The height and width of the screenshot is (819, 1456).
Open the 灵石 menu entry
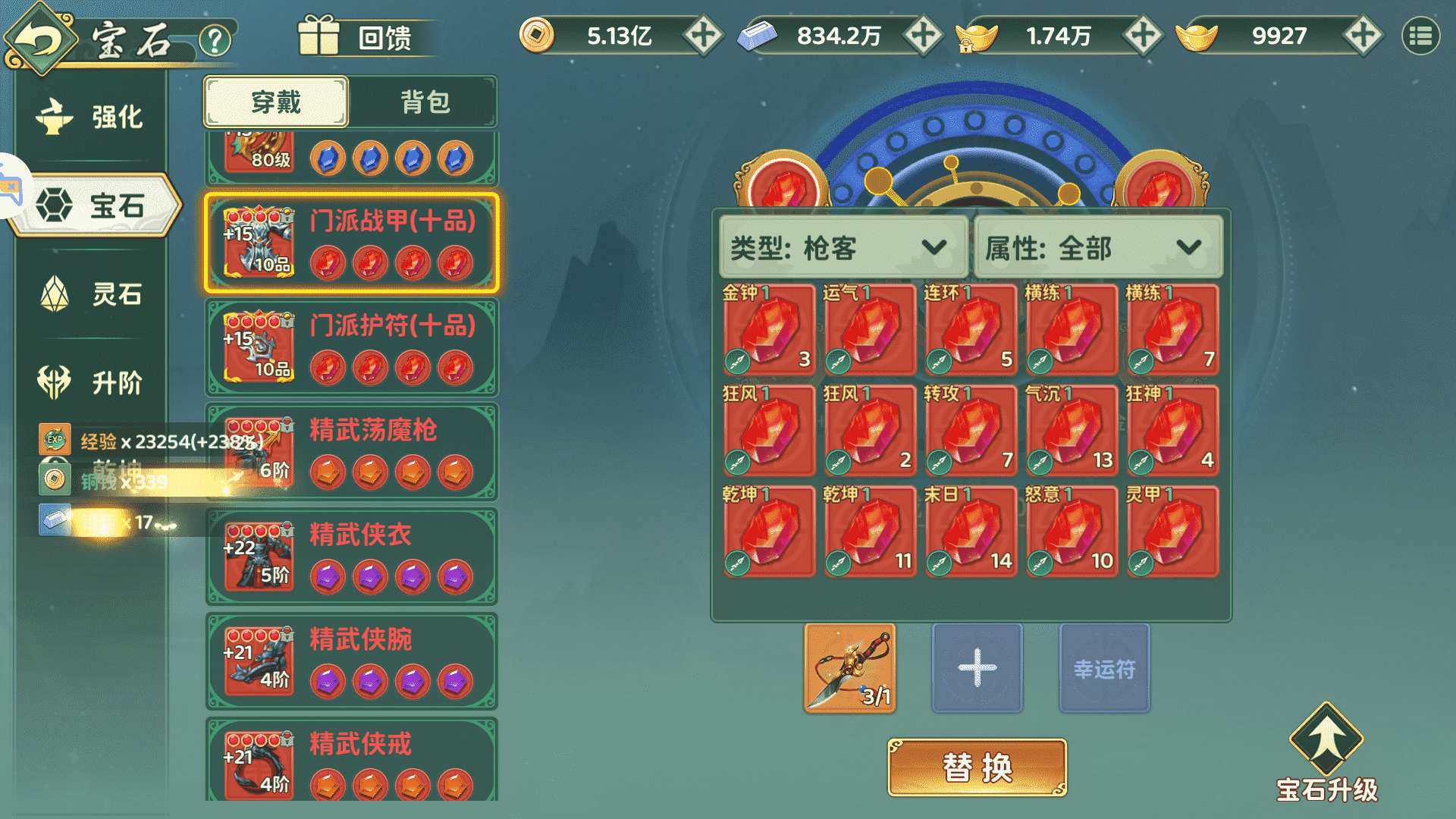coord(91,293)
